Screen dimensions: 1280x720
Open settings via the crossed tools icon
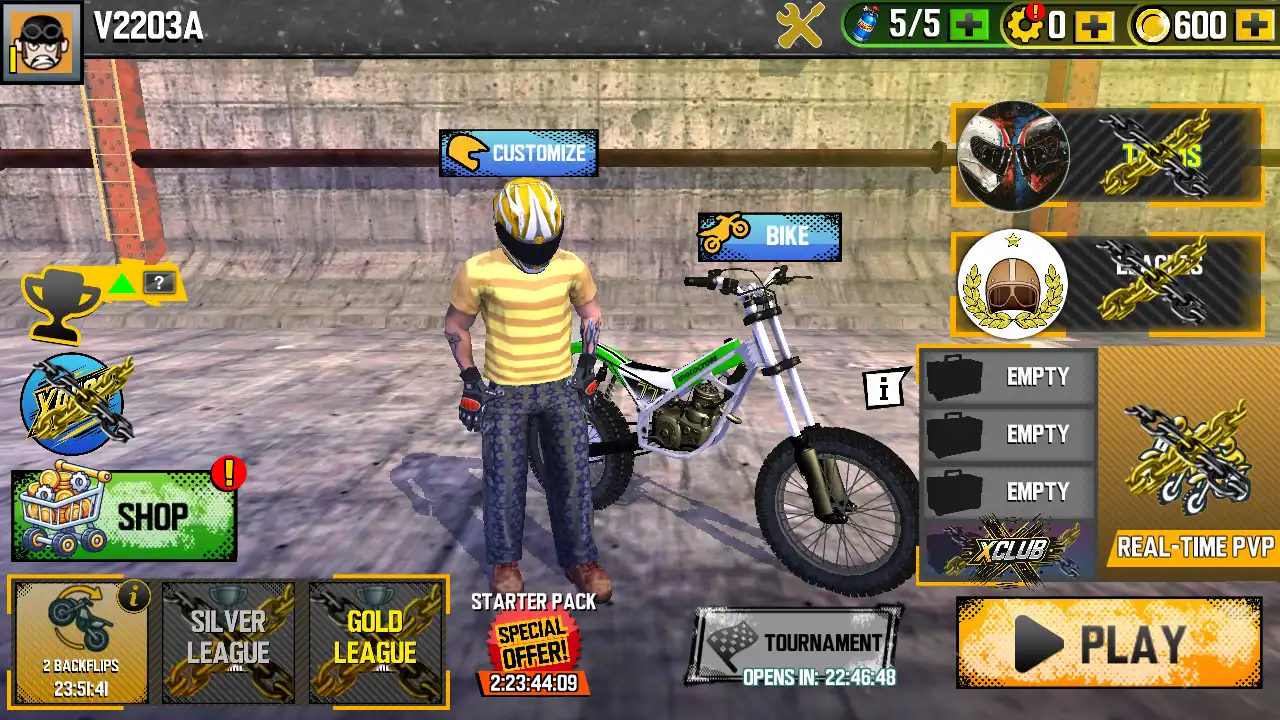[800, 25]
